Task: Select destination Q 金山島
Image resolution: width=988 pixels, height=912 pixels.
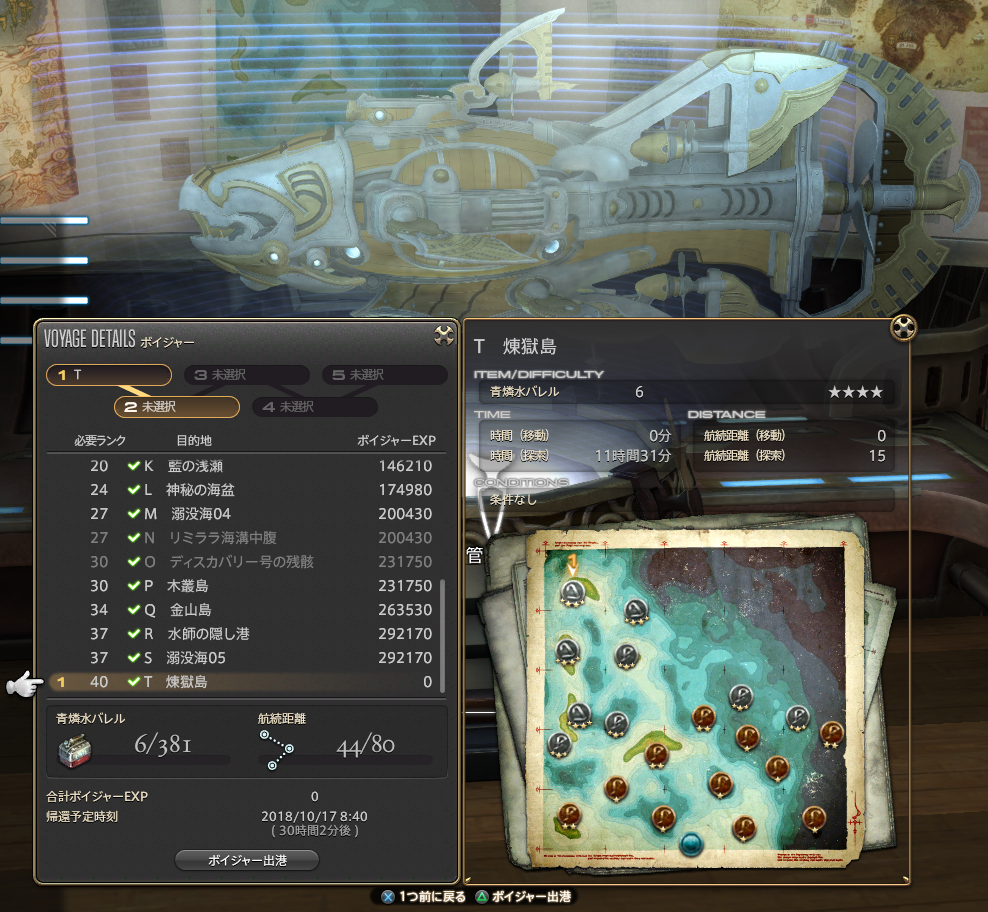Action: coord(245,610)
